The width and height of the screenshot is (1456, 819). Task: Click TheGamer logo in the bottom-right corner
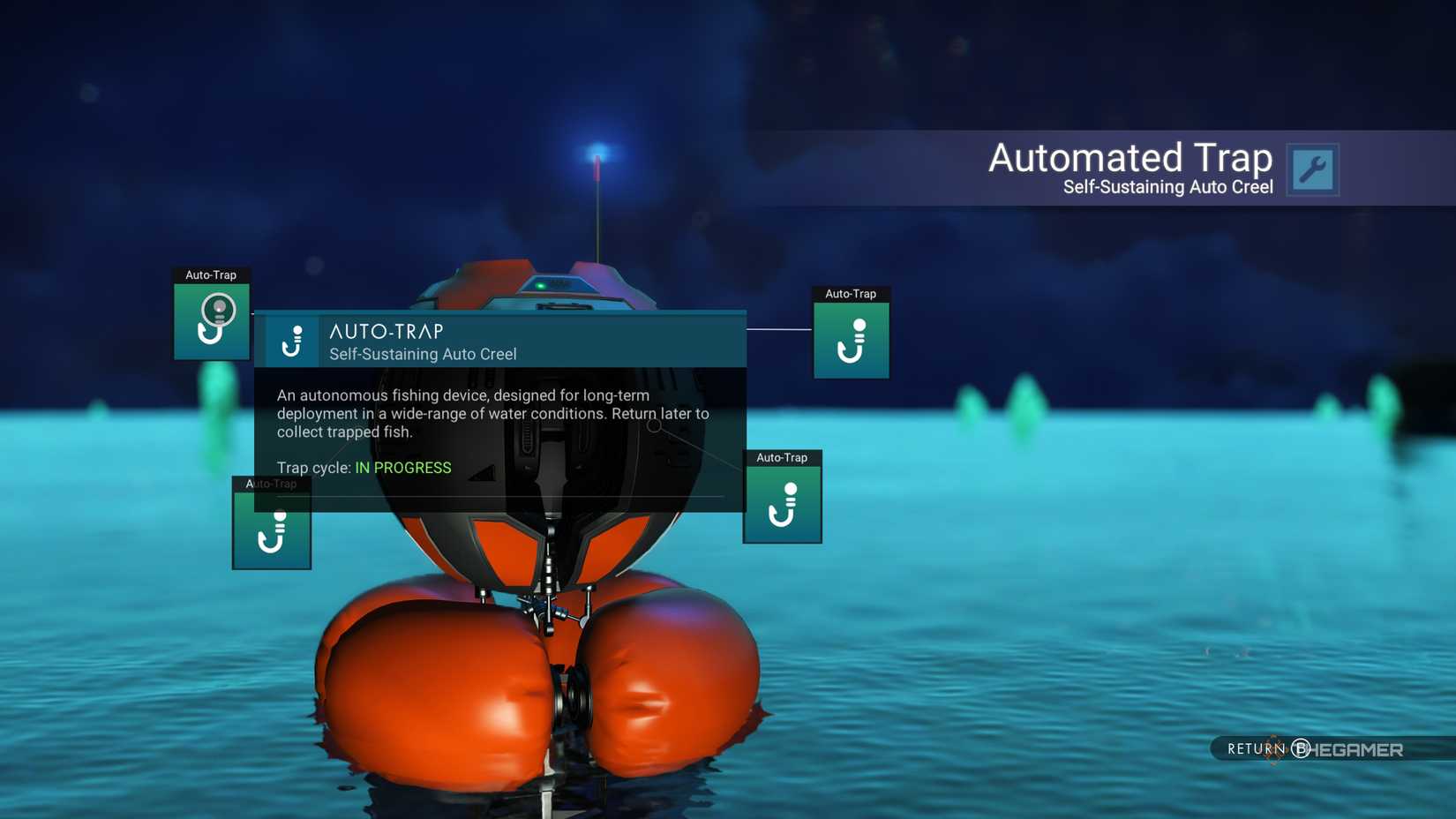(x=1359, y=748)
